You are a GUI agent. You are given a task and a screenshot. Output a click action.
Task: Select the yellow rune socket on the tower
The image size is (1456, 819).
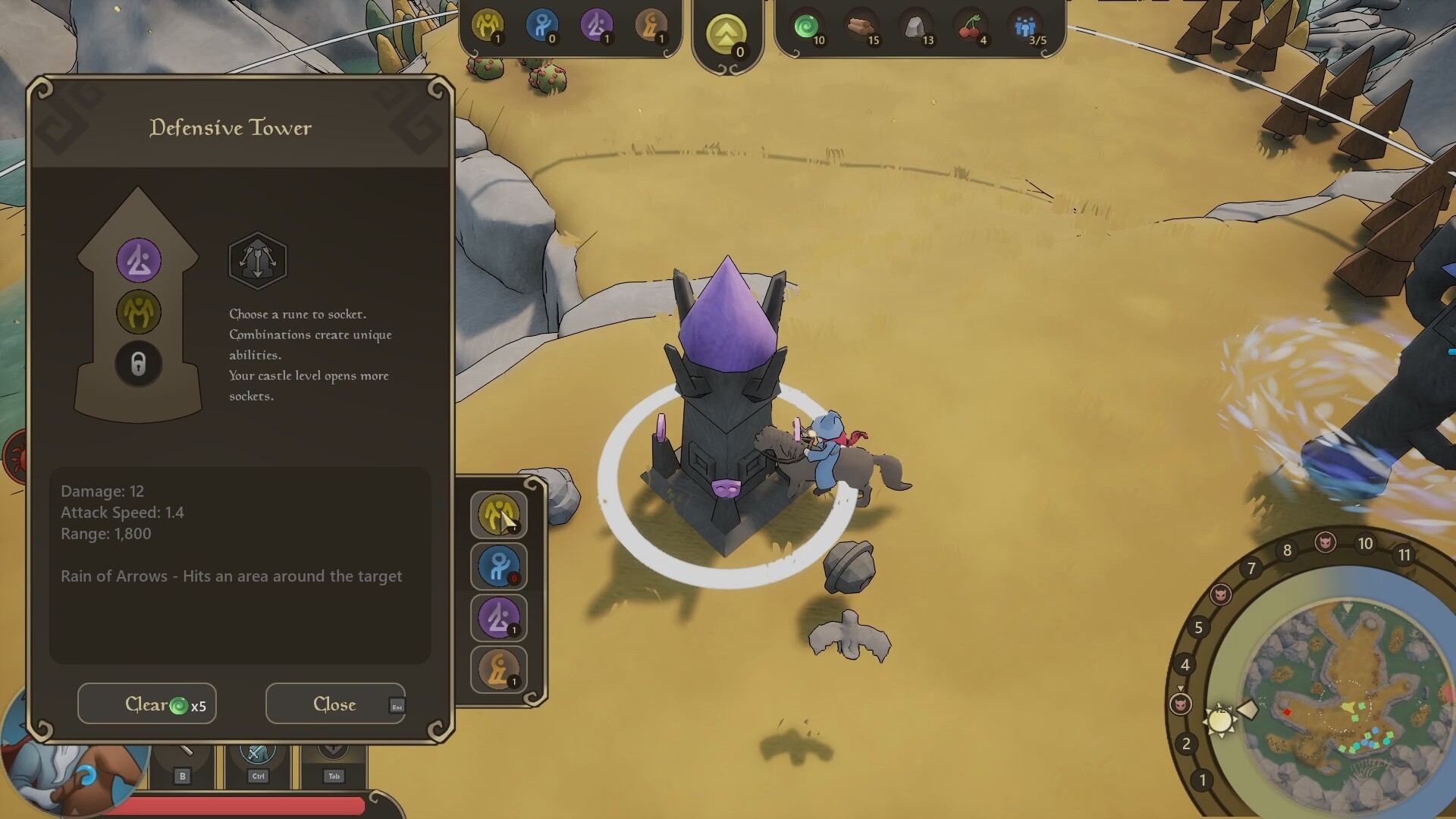coord(139,312)
